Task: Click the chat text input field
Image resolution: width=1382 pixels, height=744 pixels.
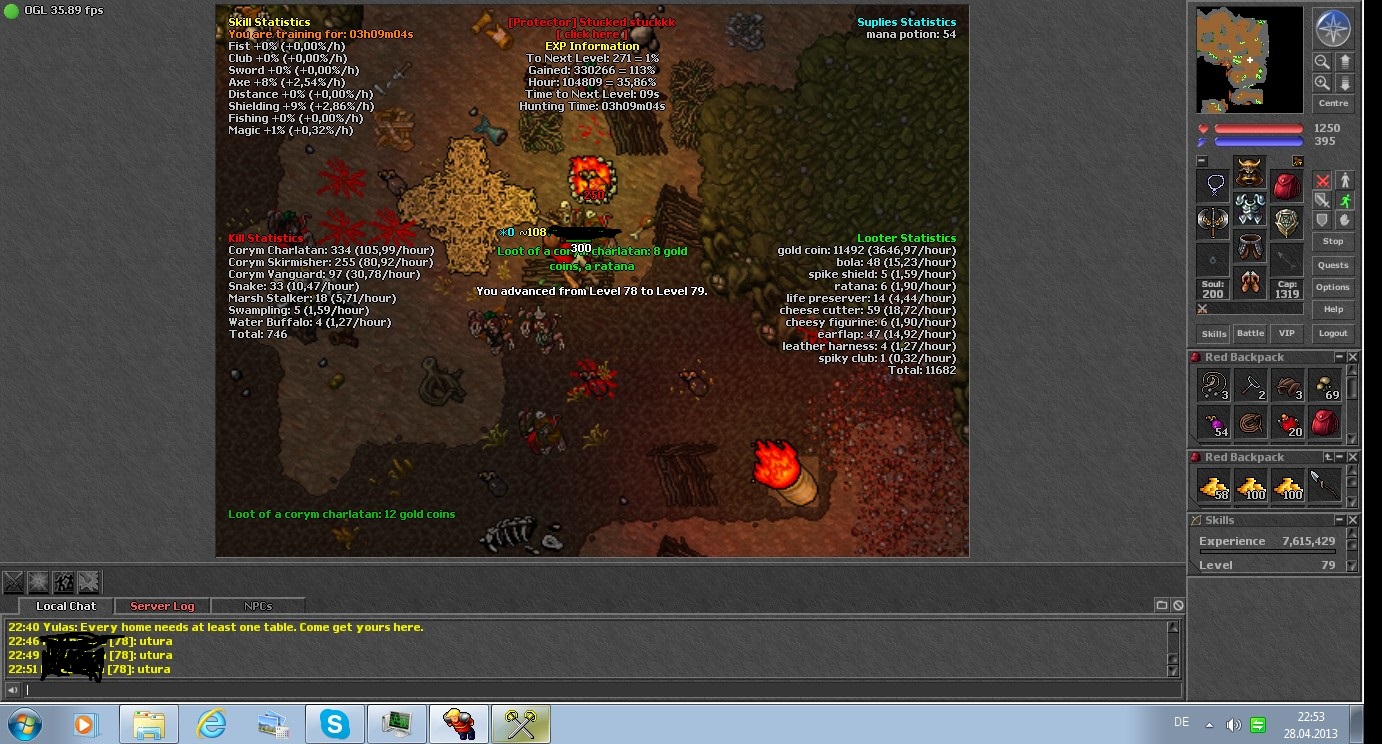Action: [x=590, y=689]
